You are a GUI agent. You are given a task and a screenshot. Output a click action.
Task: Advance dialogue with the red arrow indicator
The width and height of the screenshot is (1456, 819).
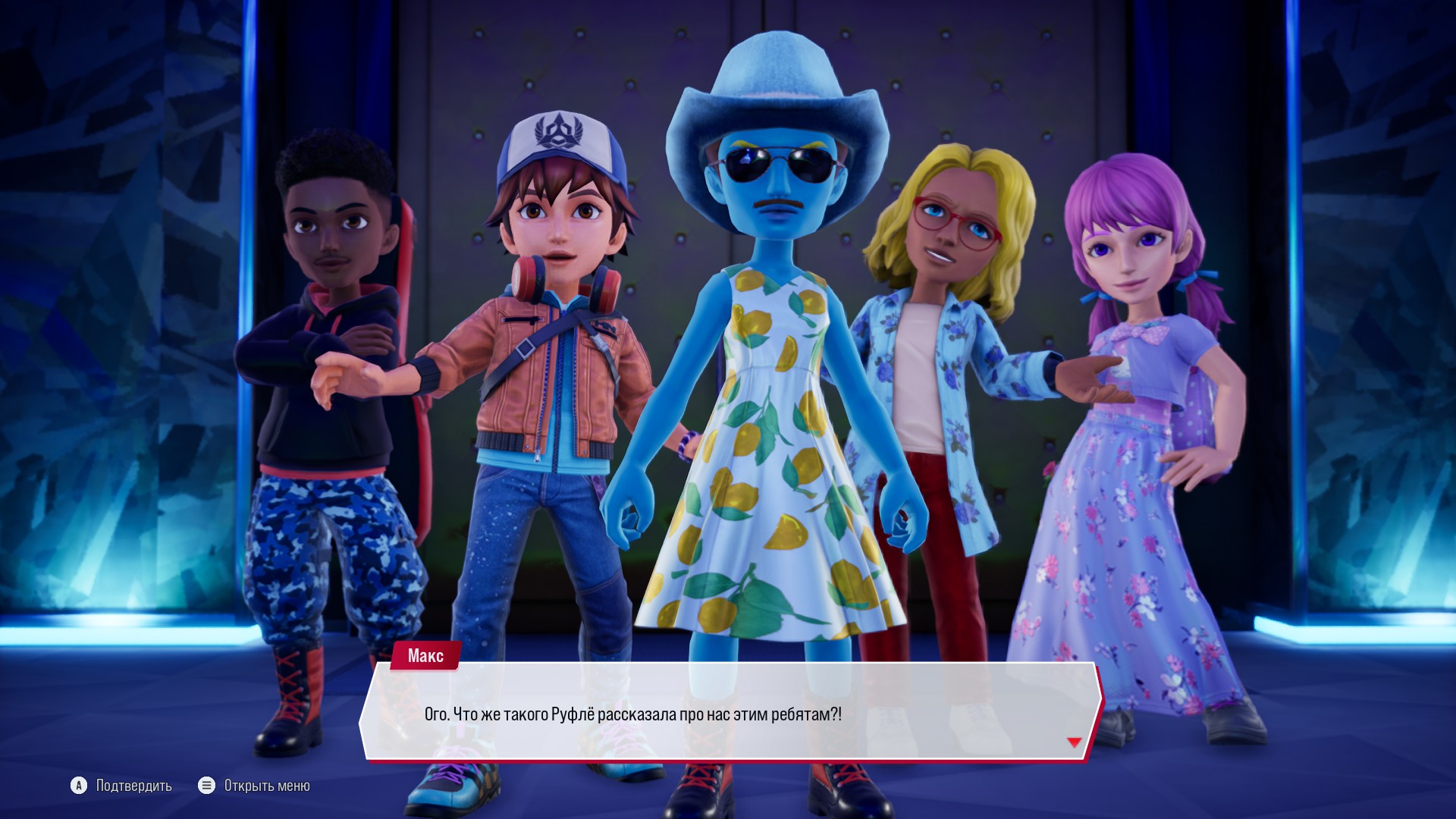point(1074,742)
